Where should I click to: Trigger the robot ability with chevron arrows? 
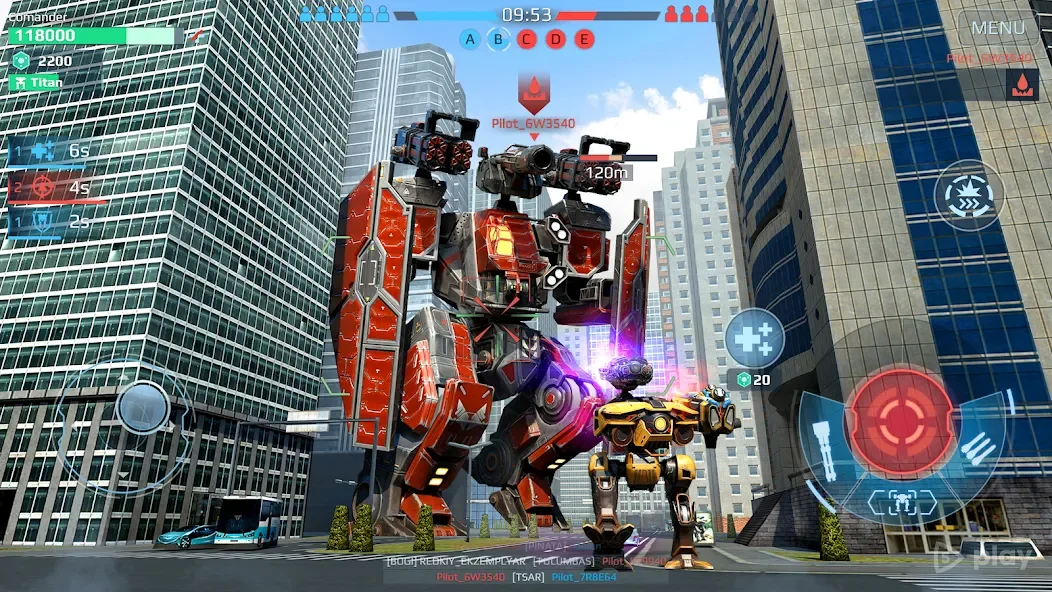[969, 196]
